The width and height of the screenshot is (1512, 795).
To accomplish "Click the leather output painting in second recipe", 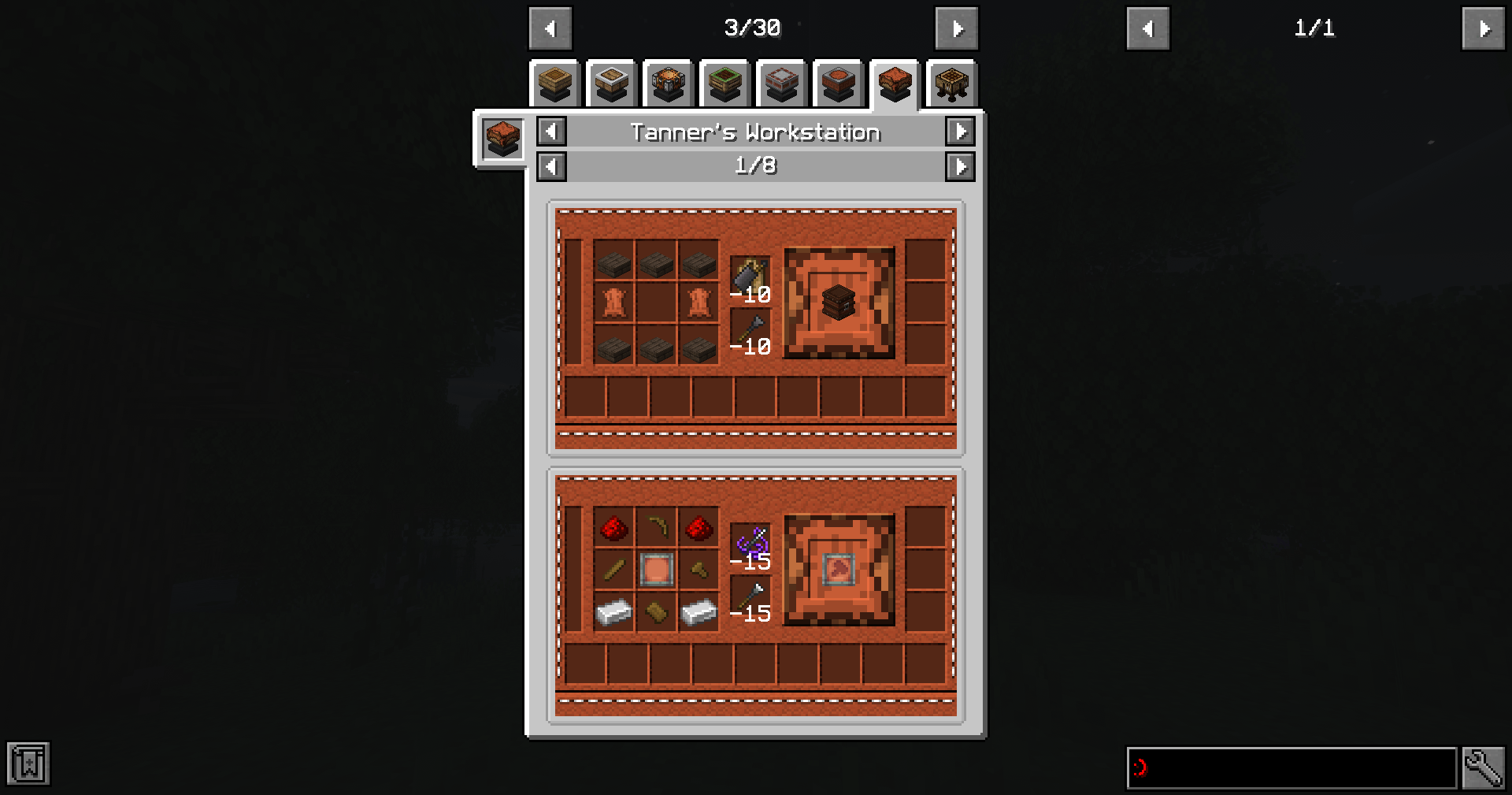I will click(839, 570).
